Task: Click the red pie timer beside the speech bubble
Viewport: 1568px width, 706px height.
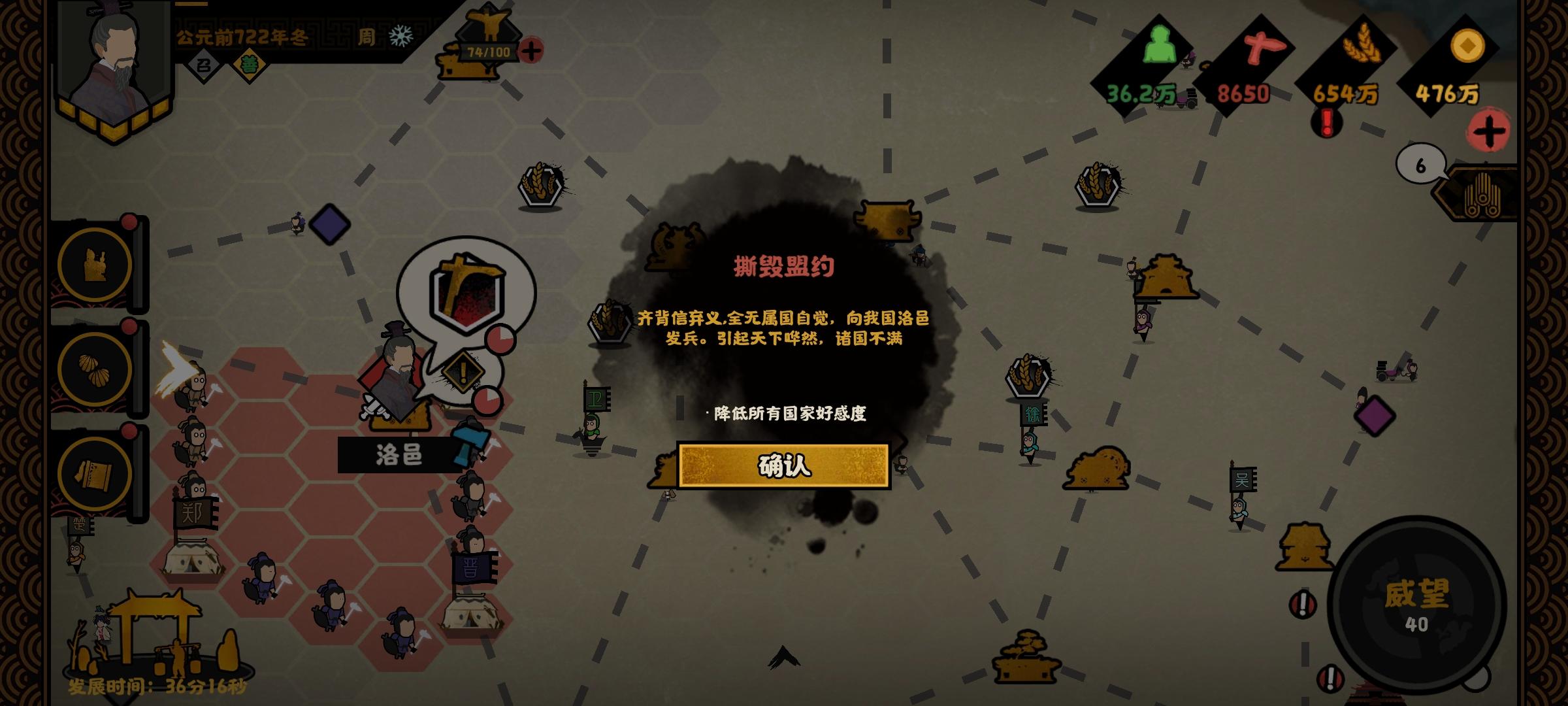Action: pyautogui.click(x=500, y=341)
